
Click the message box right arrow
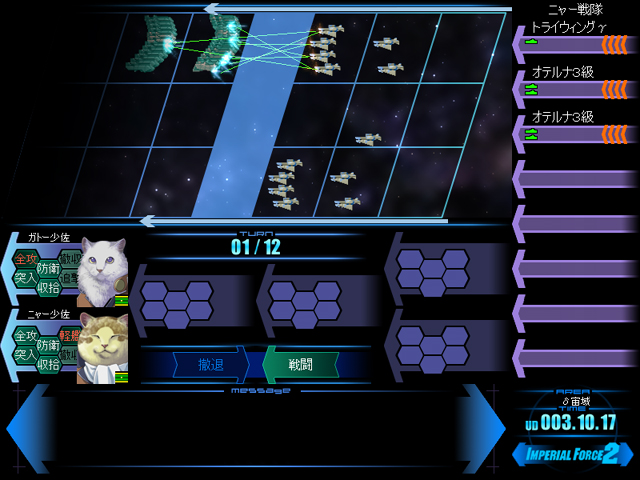tap(482, 428)
